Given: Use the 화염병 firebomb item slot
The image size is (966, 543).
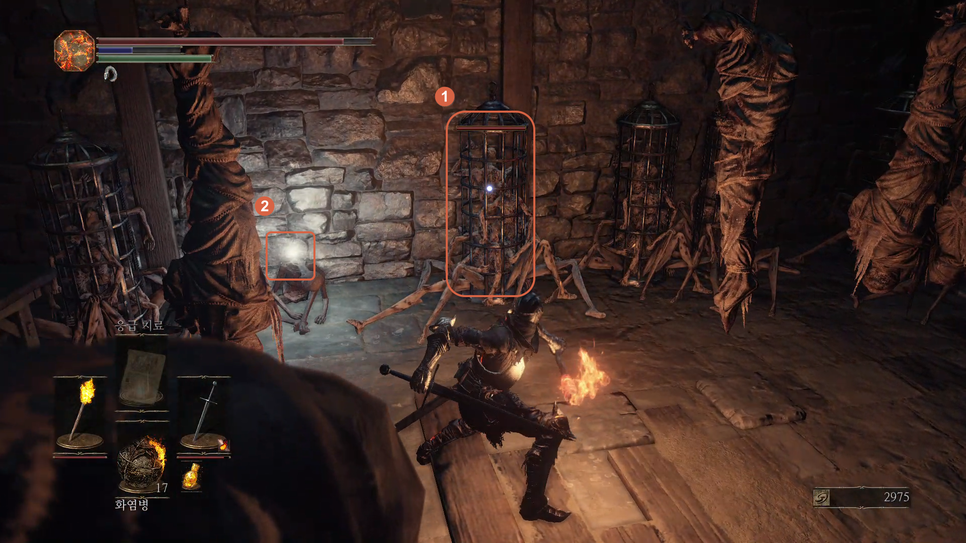Looking at the screenshot, I should [141, 463].
